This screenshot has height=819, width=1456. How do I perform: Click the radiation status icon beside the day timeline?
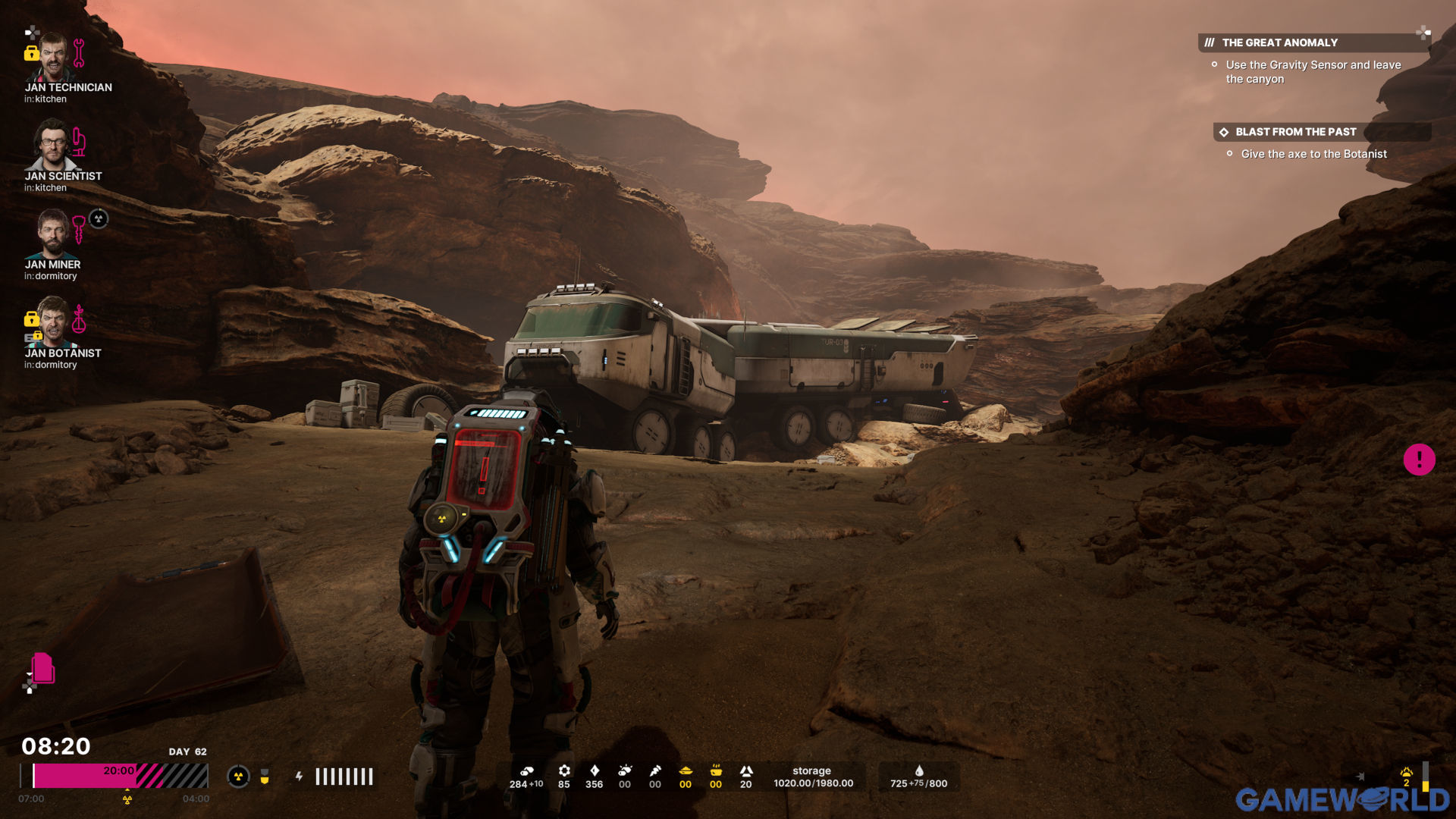point(238,777)
